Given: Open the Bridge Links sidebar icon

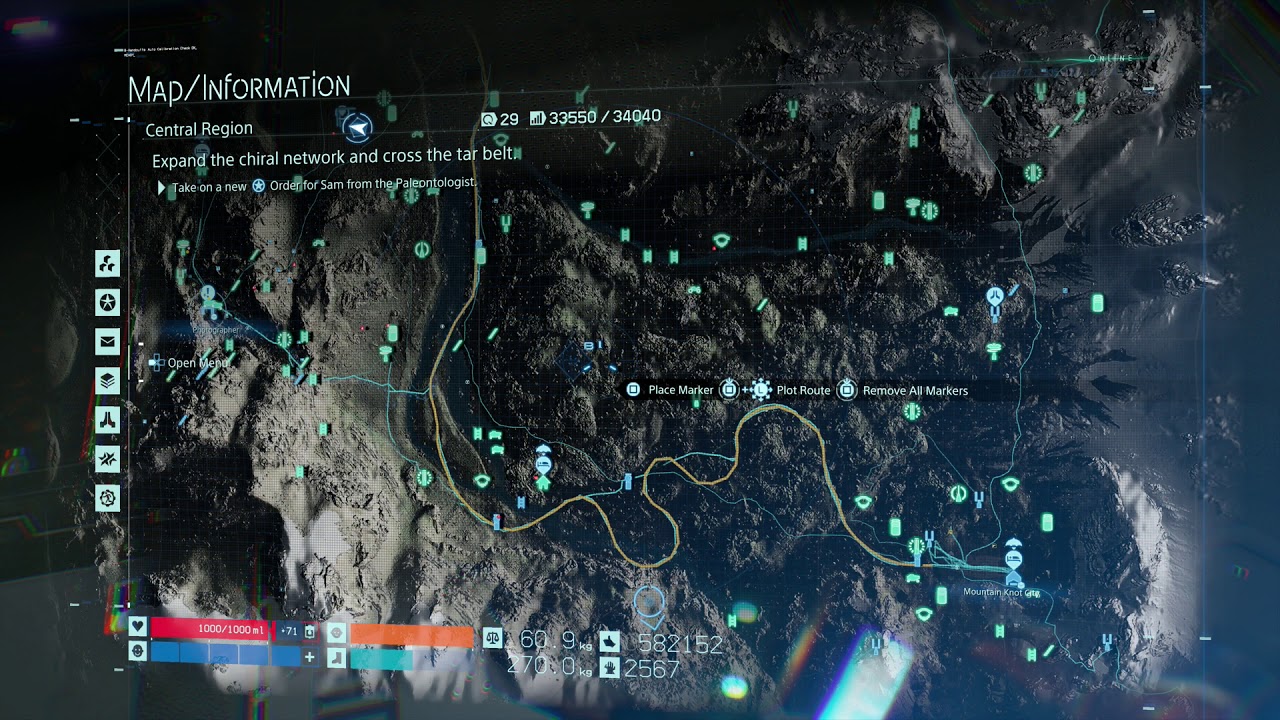Looking at the screenshot, I should click(x=107, y=420).
